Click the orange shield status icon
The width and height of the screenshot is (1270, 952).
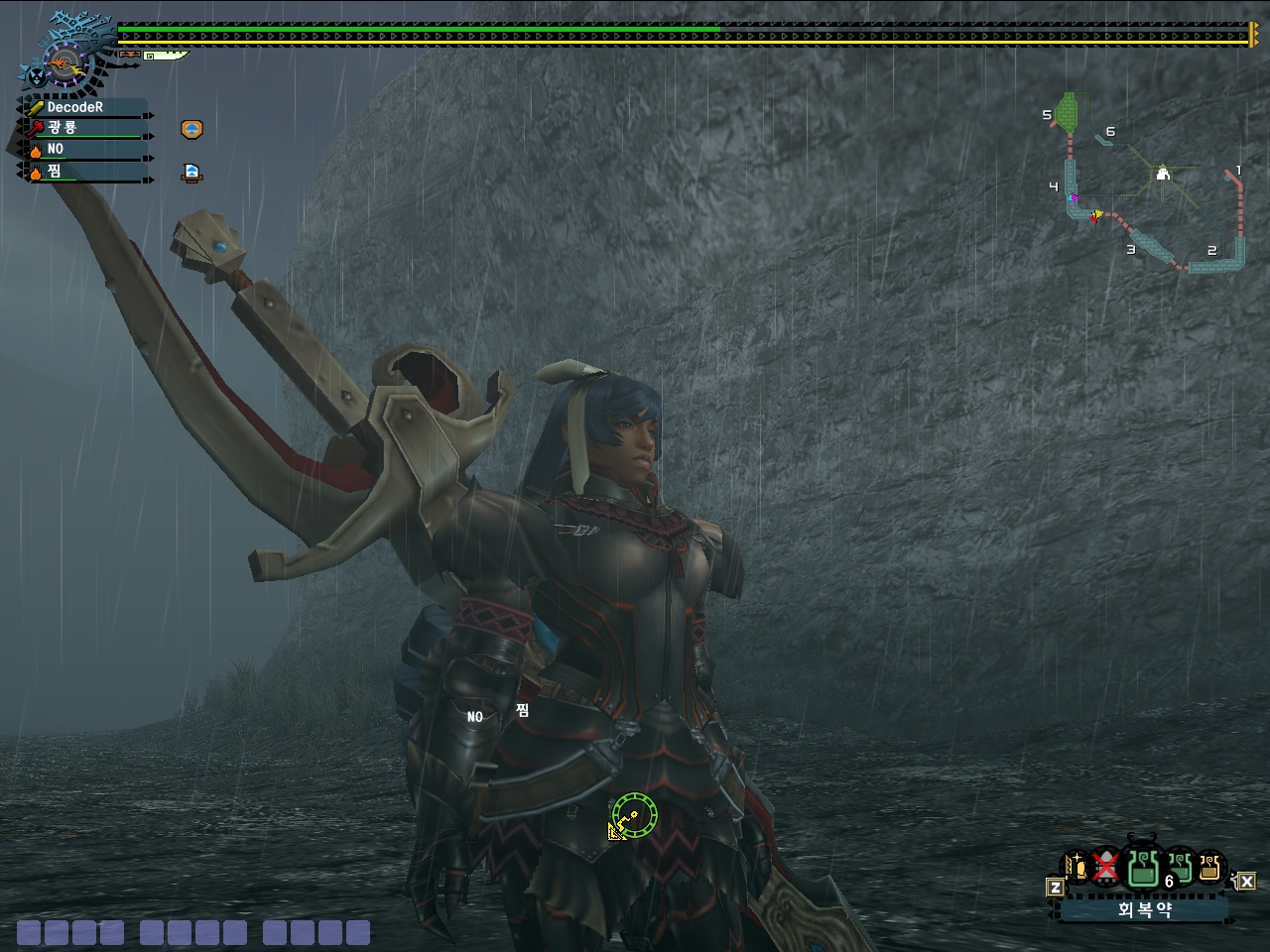191,129
